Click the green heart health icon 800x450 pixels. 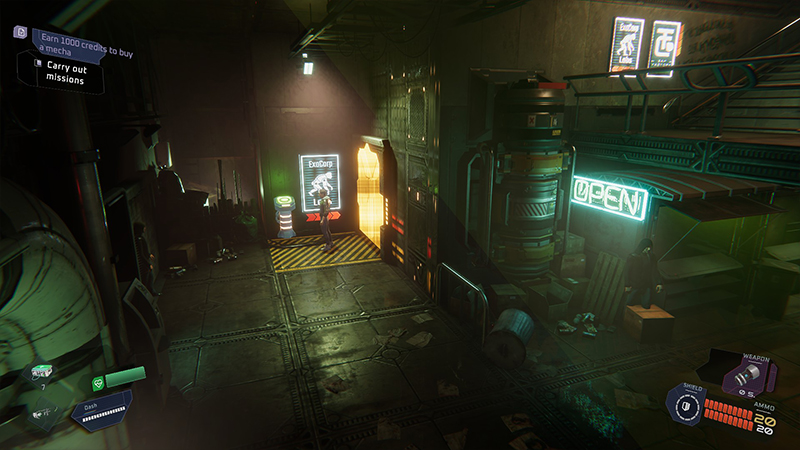[x=99, y=381]
